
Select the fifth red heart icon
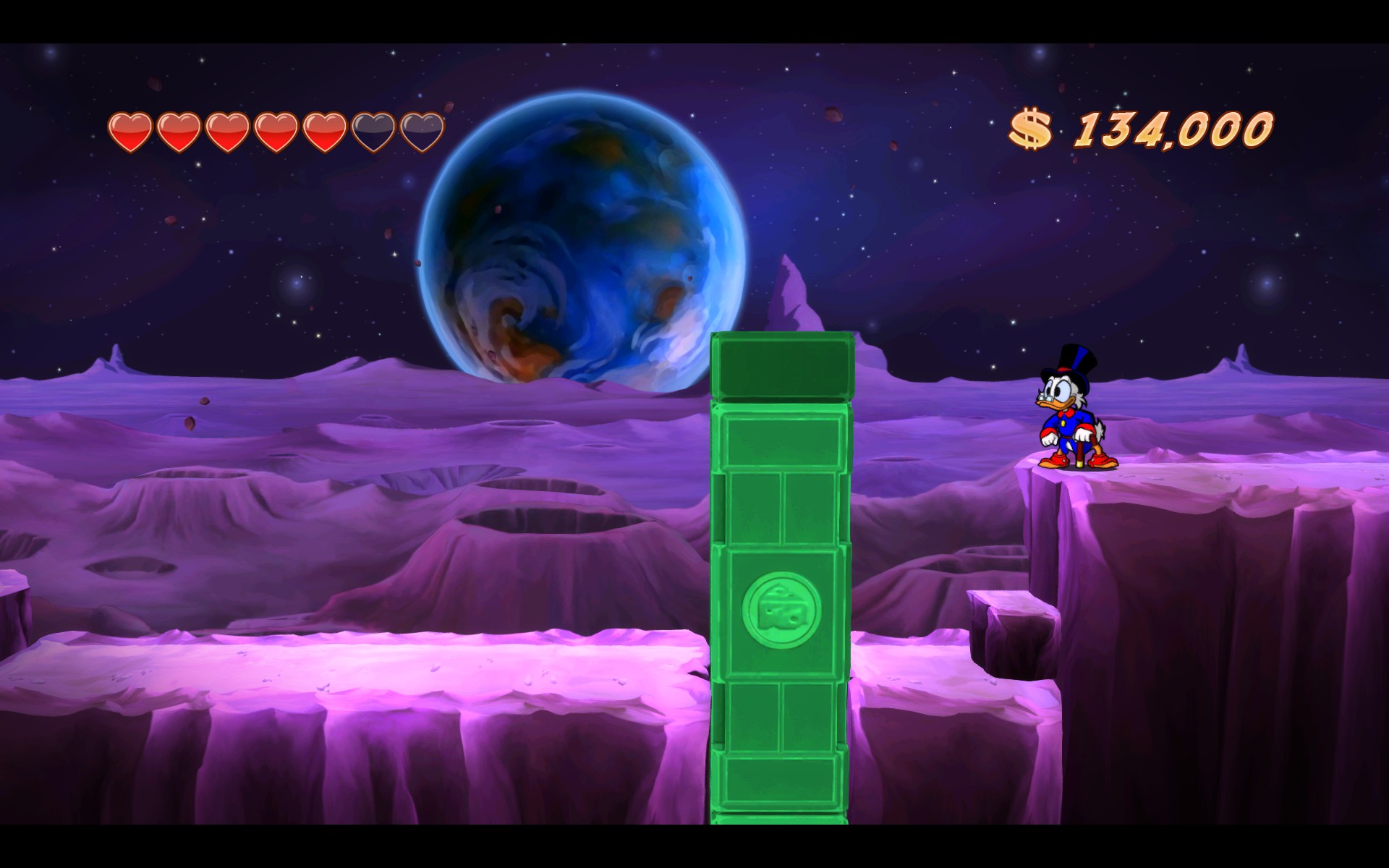326,130
